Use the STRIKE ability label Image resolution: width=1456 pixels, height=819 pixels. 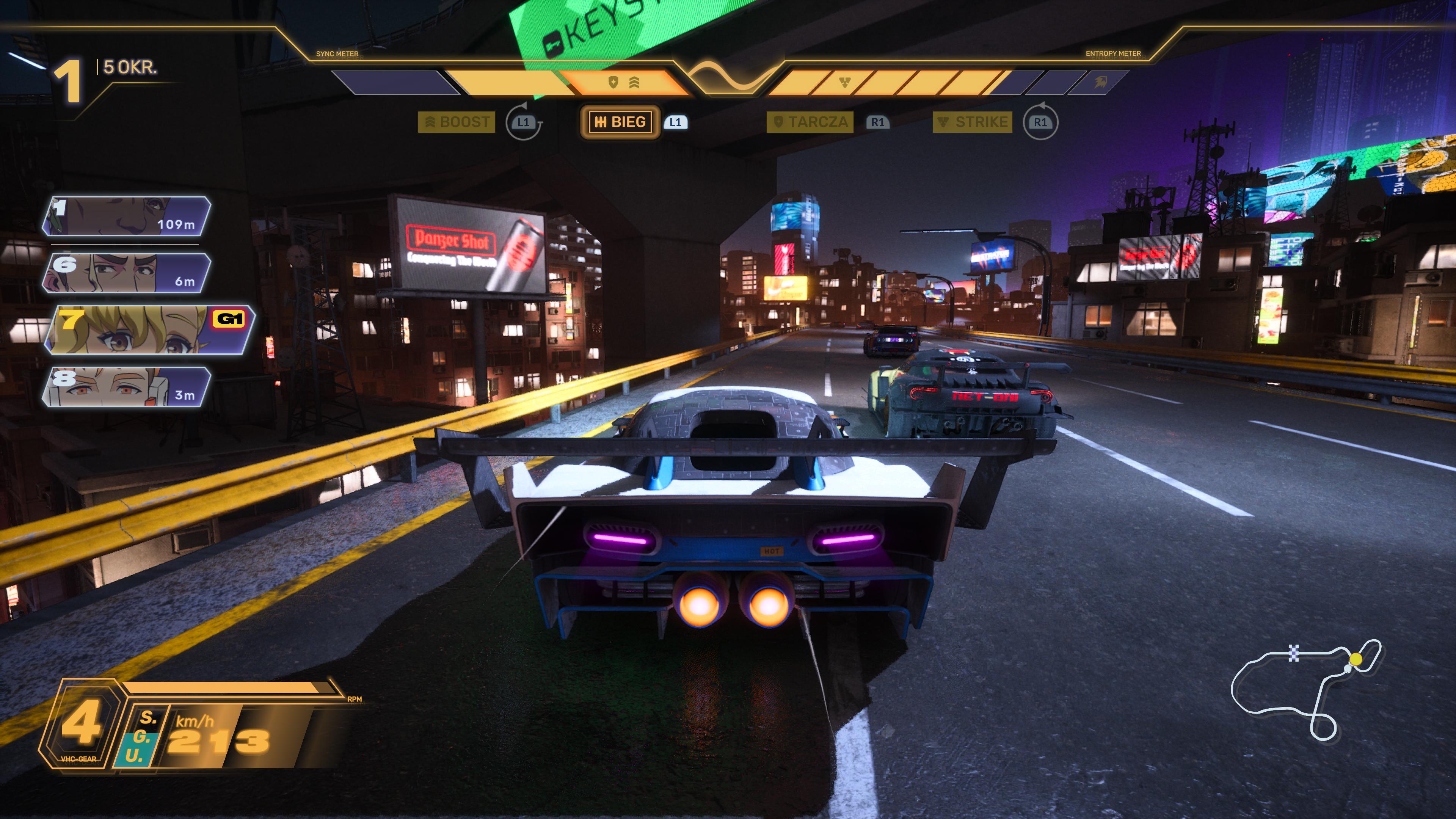(972, 122)
